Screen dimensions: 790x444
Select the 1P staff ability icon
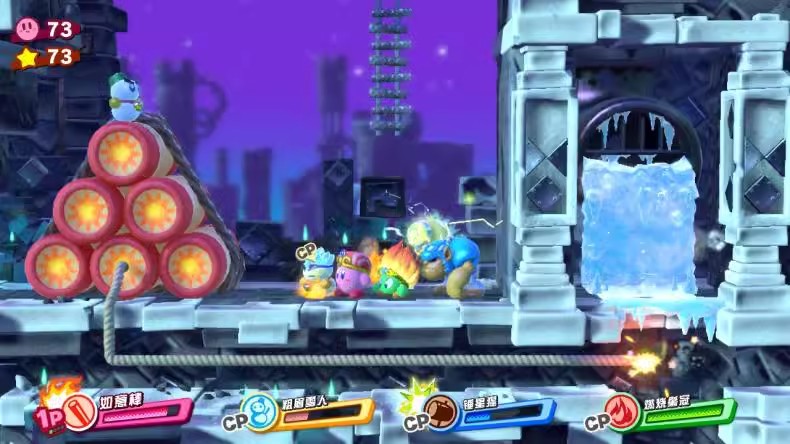[76, 410]
